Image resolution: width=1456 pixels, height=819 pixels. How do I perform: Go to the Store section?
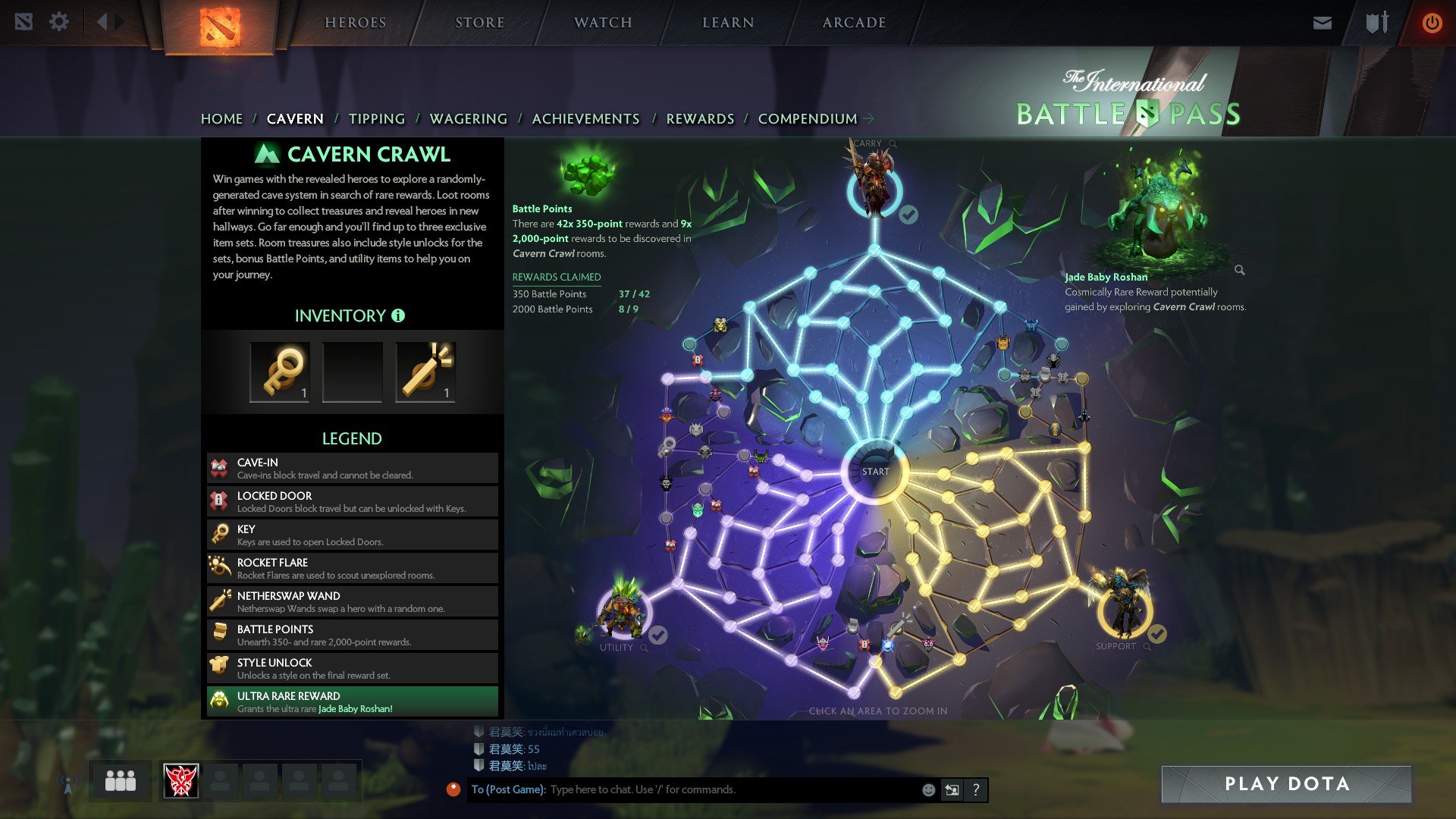coord(479,23)
